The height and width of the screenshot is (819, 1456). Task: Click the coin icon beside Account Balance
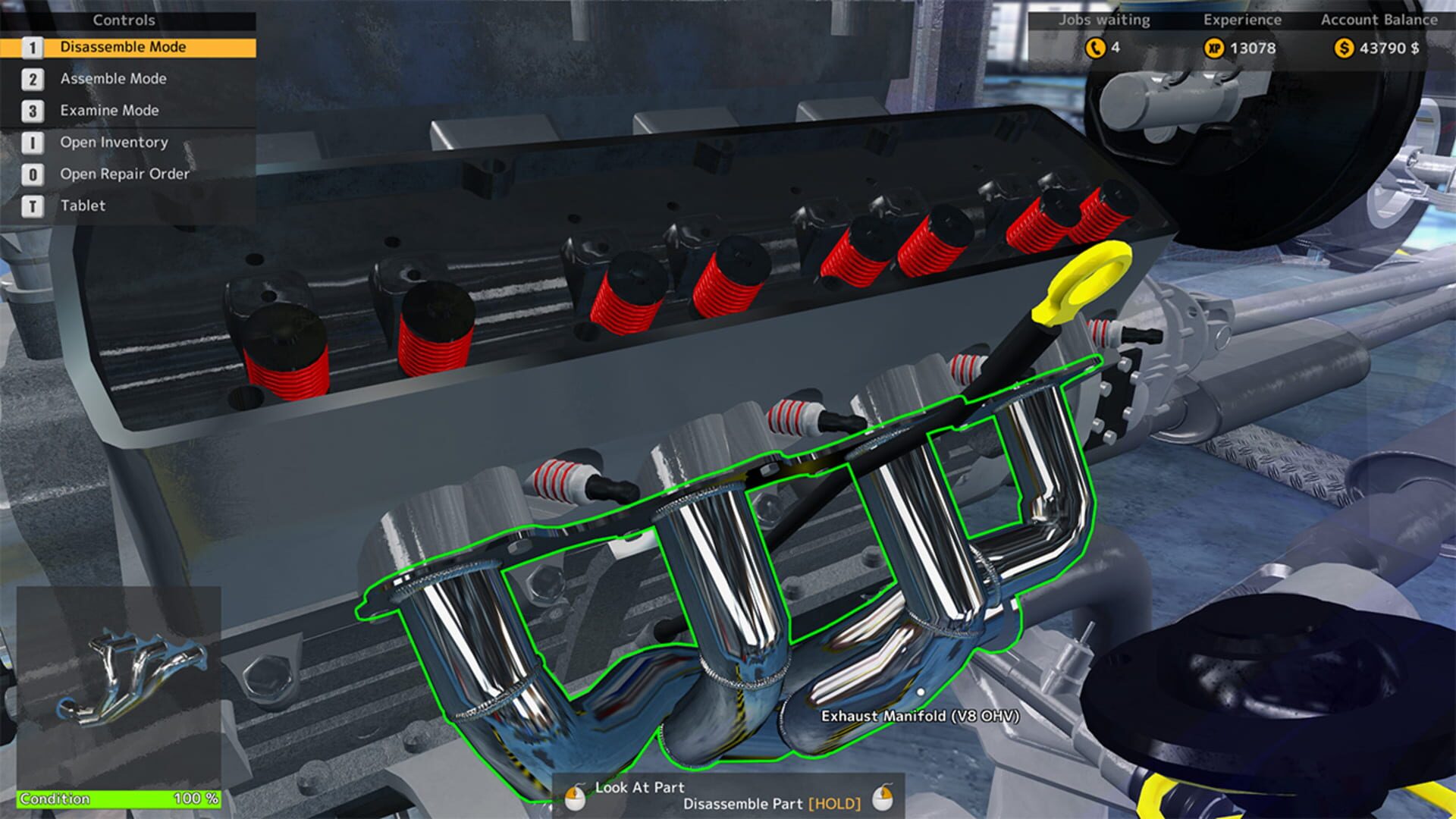pyautogui.click(x=1345, y=48)
